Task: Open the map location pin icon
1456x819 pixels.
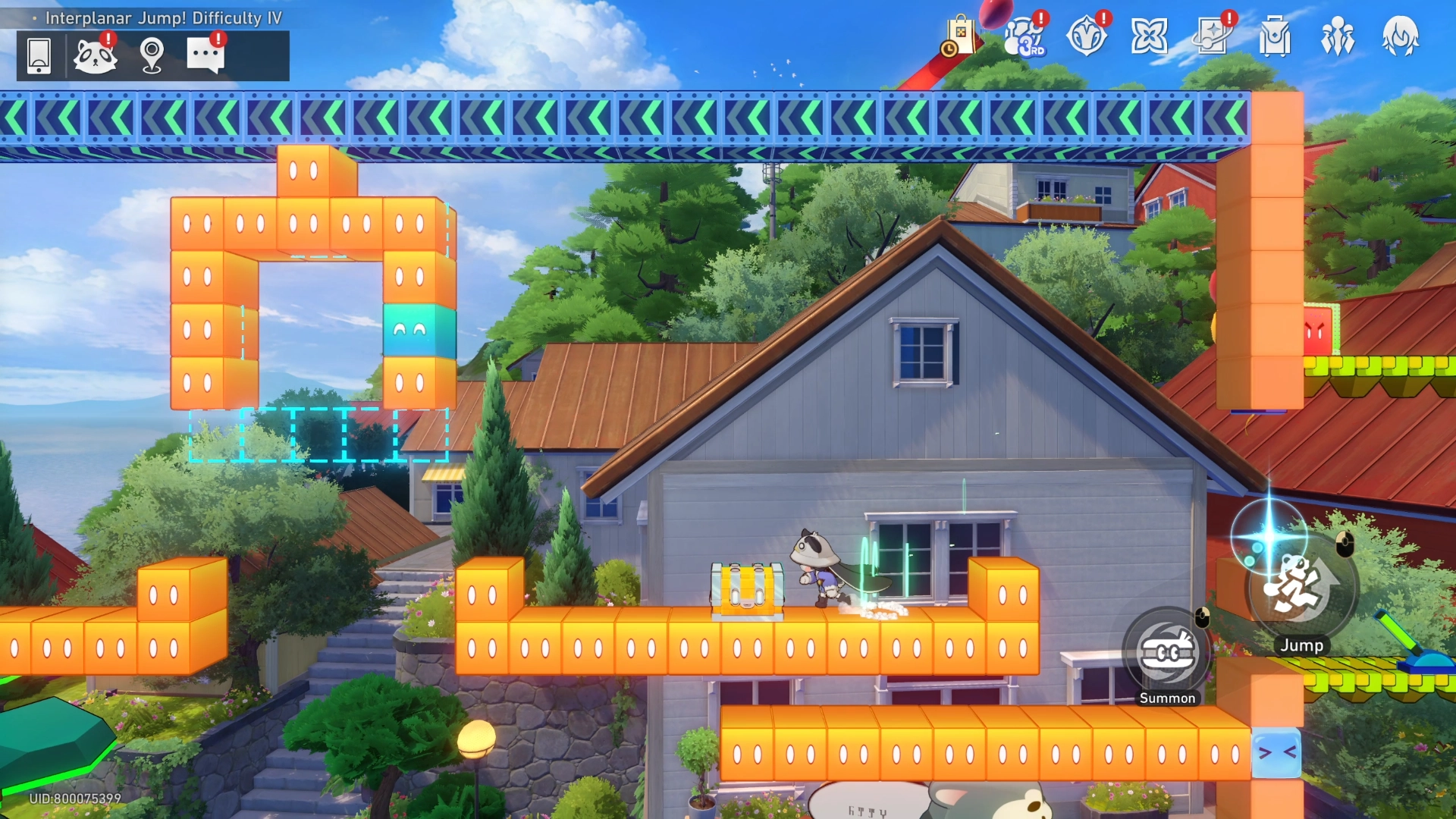Action: 152,55
